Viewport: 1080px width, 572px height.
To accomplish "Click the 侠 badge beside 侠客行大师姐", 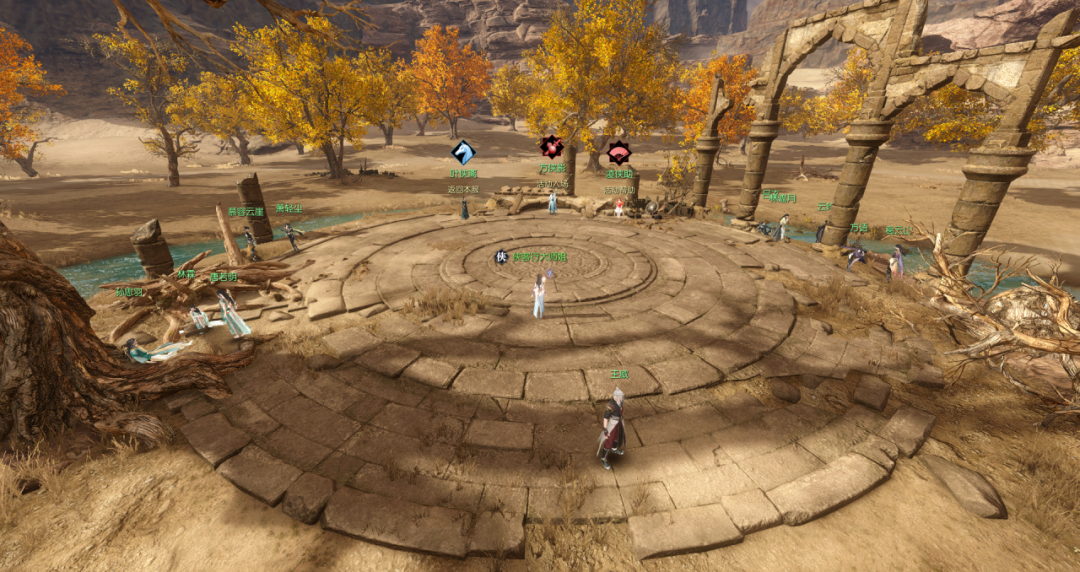I will pos(502,257).
